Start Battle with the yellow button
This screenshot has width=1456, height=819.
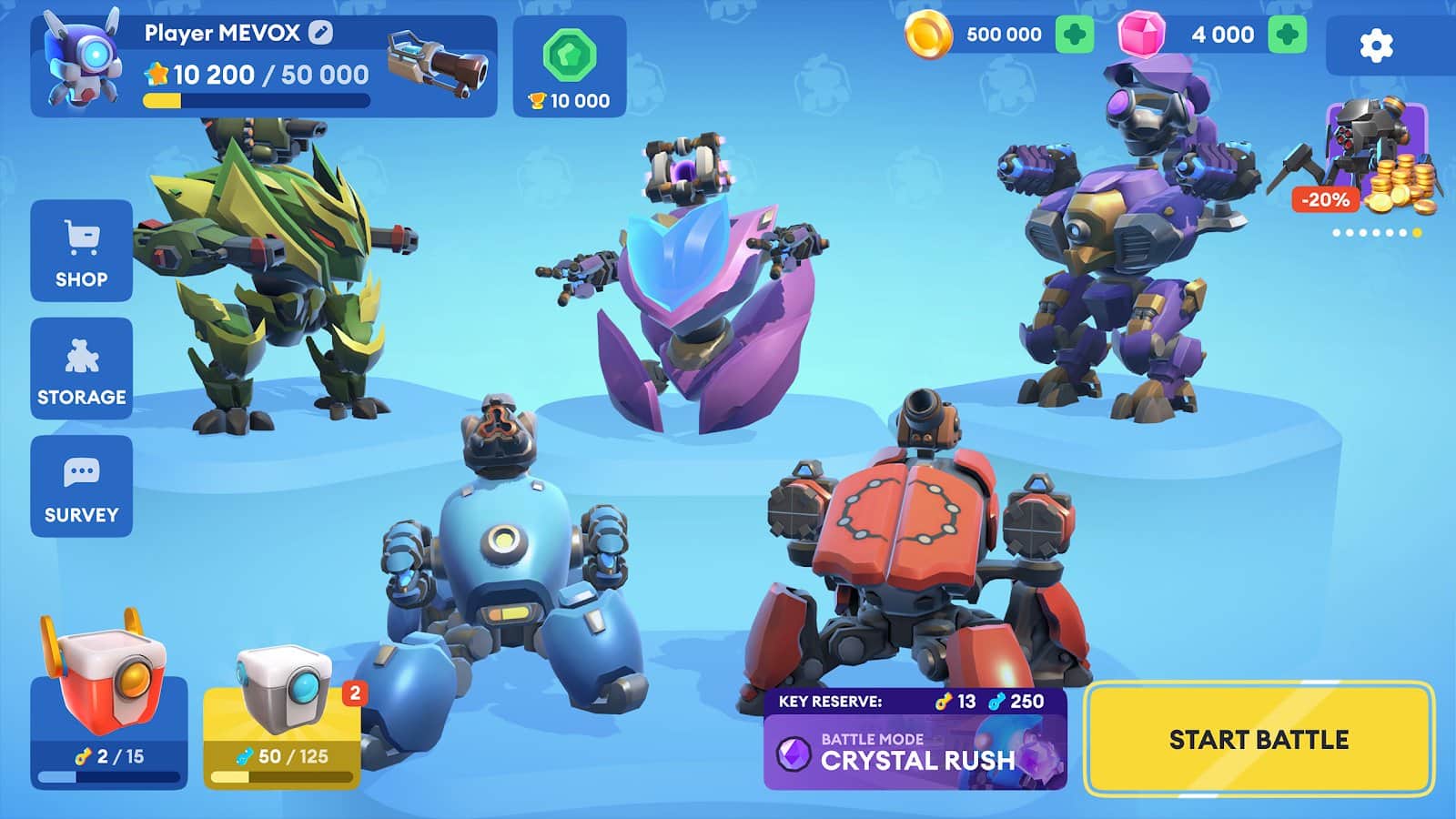1259,739
